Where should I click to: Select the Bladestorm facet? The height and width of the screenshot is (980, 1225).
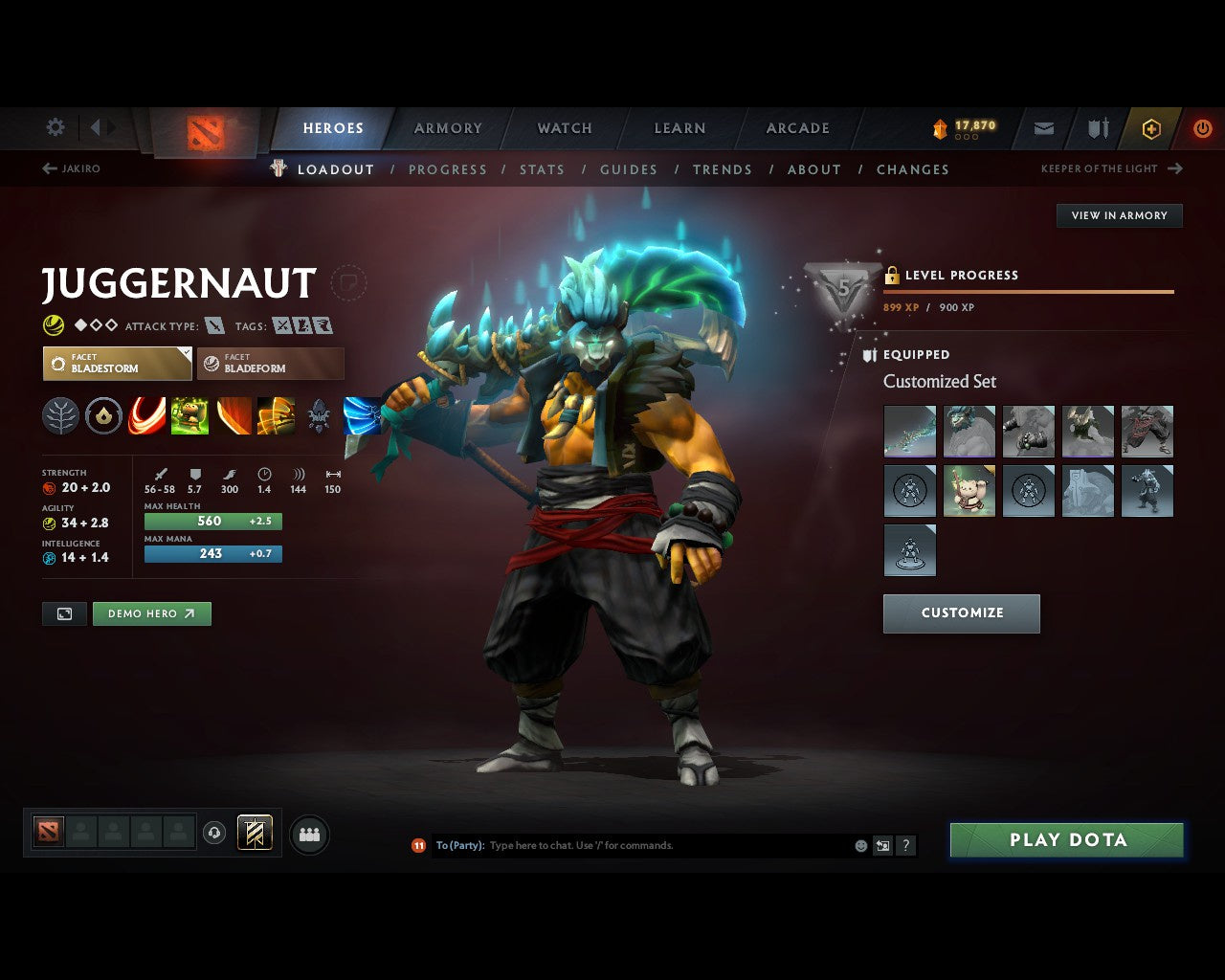click(117, 364)
